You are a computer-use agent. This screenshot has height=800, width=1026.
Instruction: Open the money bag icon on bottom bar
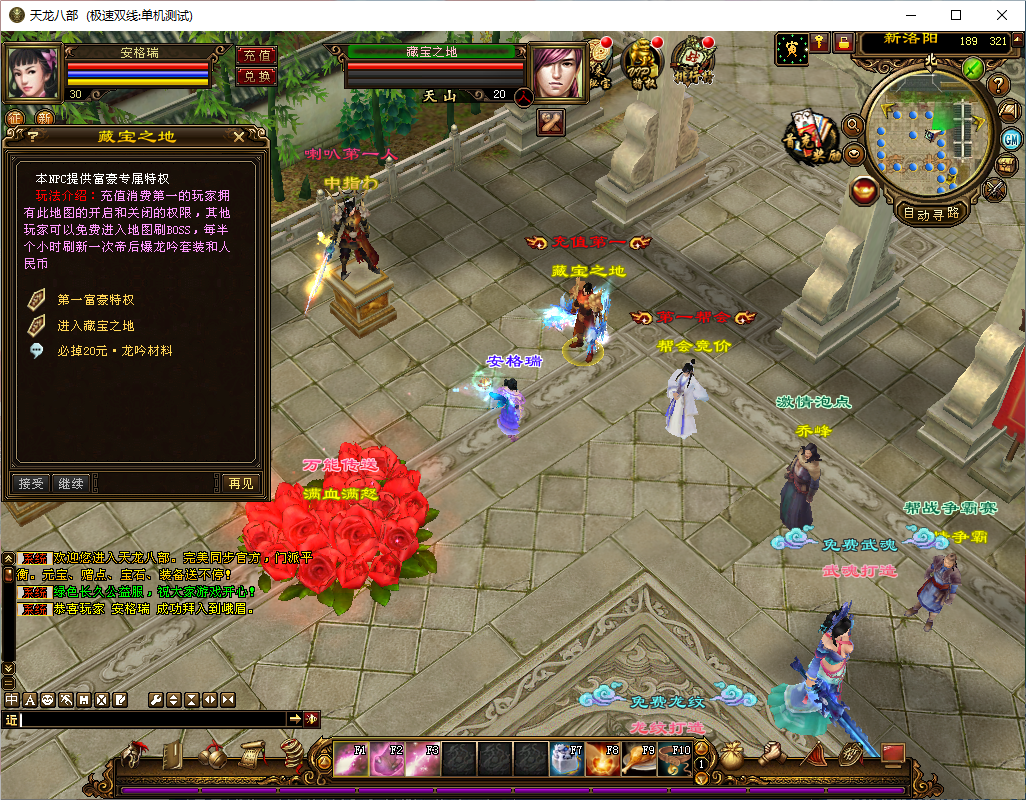pos(732,756)
